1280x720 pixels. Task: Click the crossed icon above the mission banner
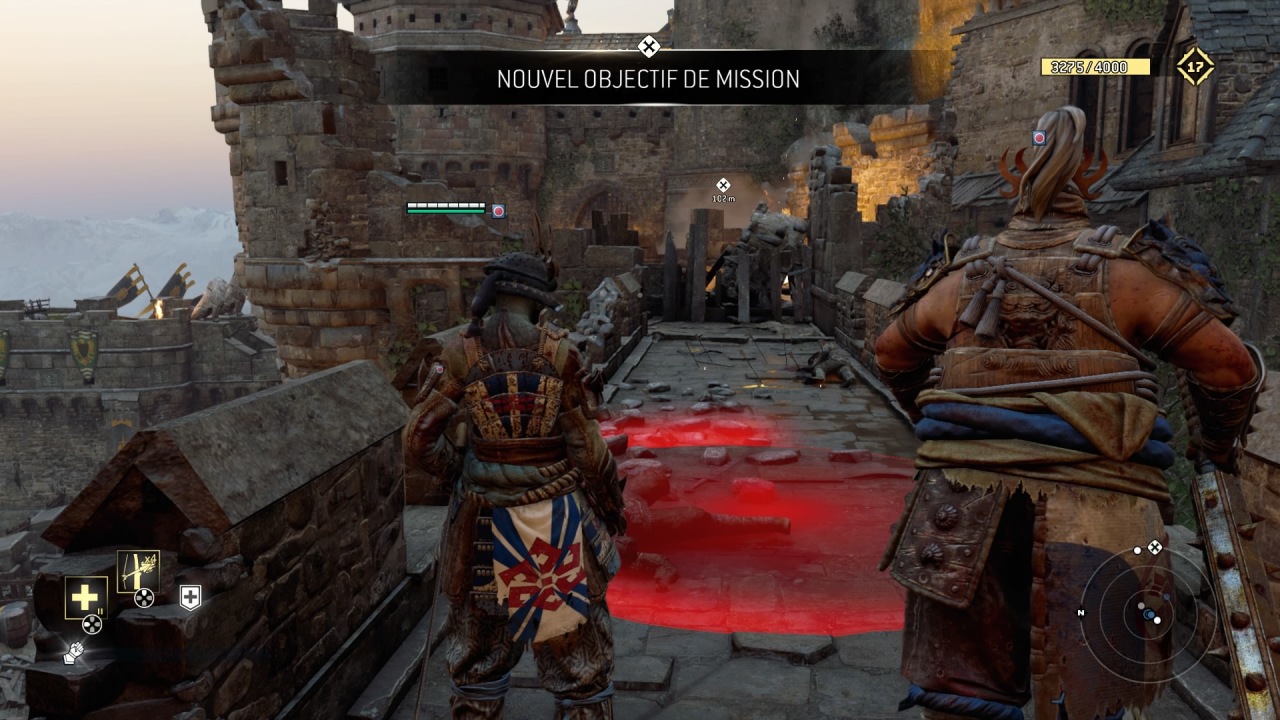[649, 46]
